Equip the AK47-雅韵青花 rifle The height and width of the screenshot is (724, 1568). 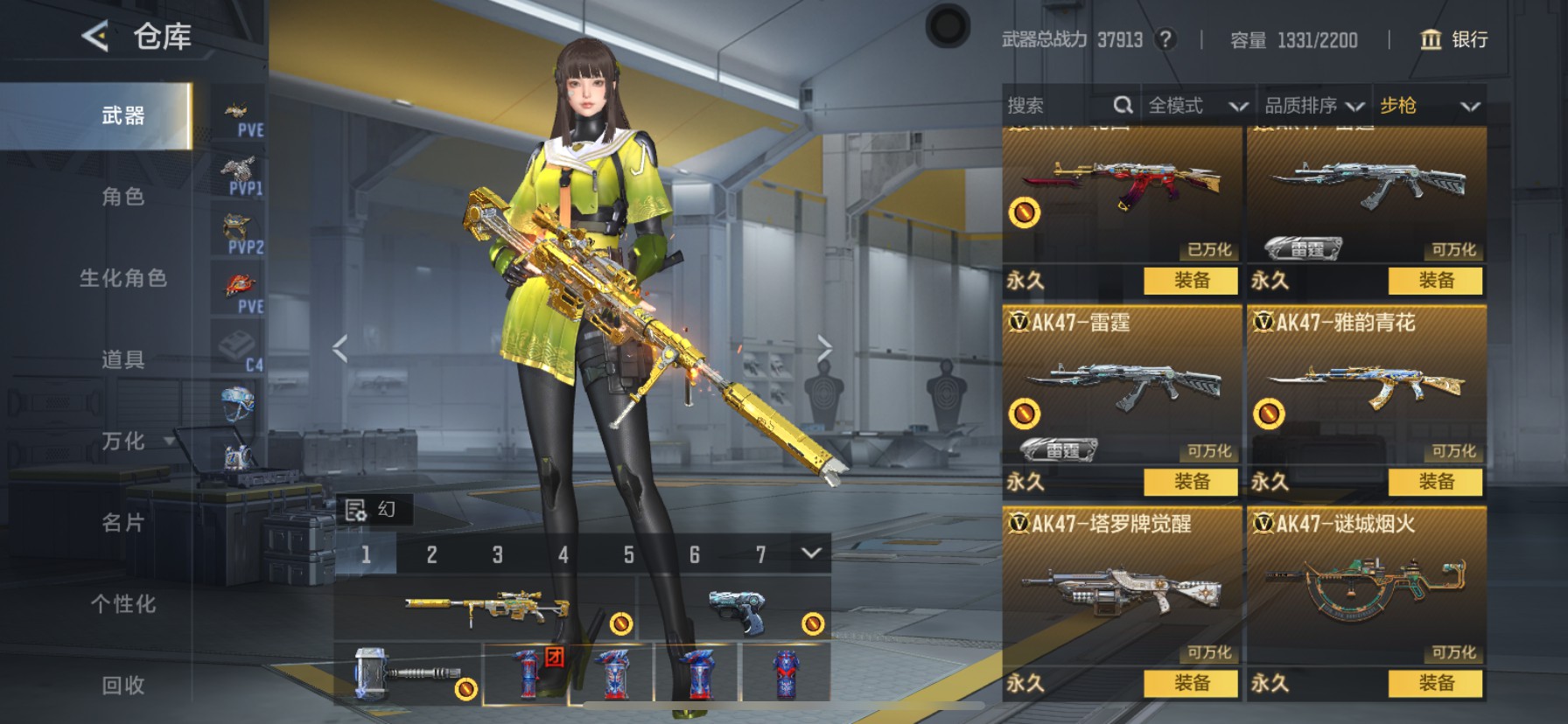[1436, 482]
